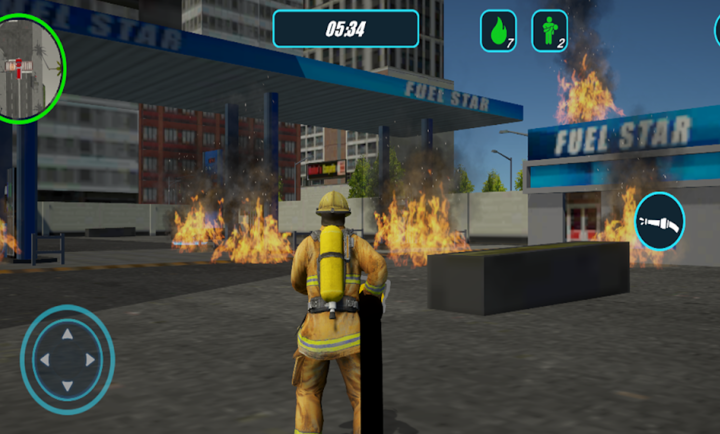Click the down arrow on the movement pad
This screenshot has height=434, width=720.
click(67, 384)
